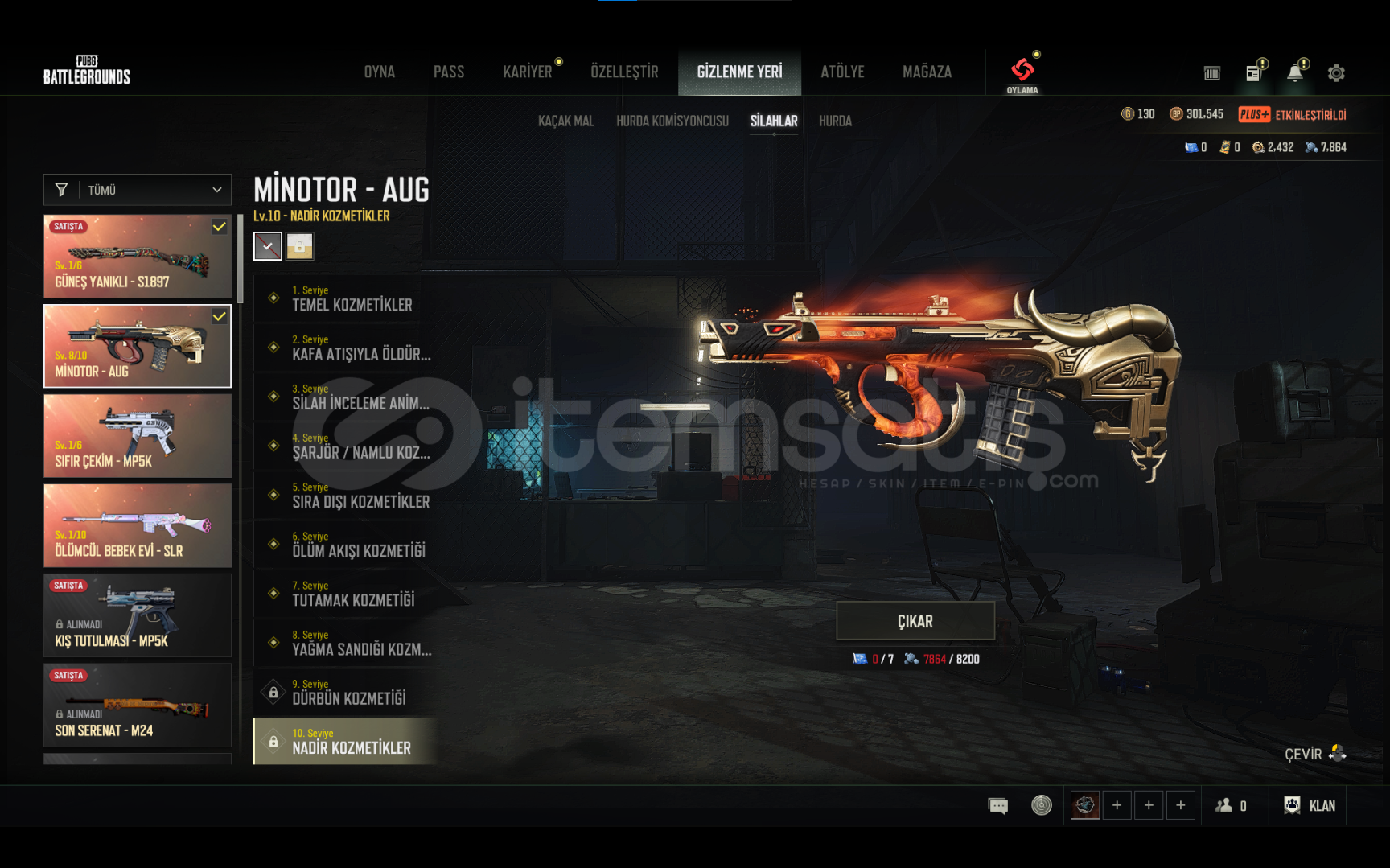The image size is (1390, 868).
Task: Open the MAĞAZA store tab
Action: [x=927, y=72]
